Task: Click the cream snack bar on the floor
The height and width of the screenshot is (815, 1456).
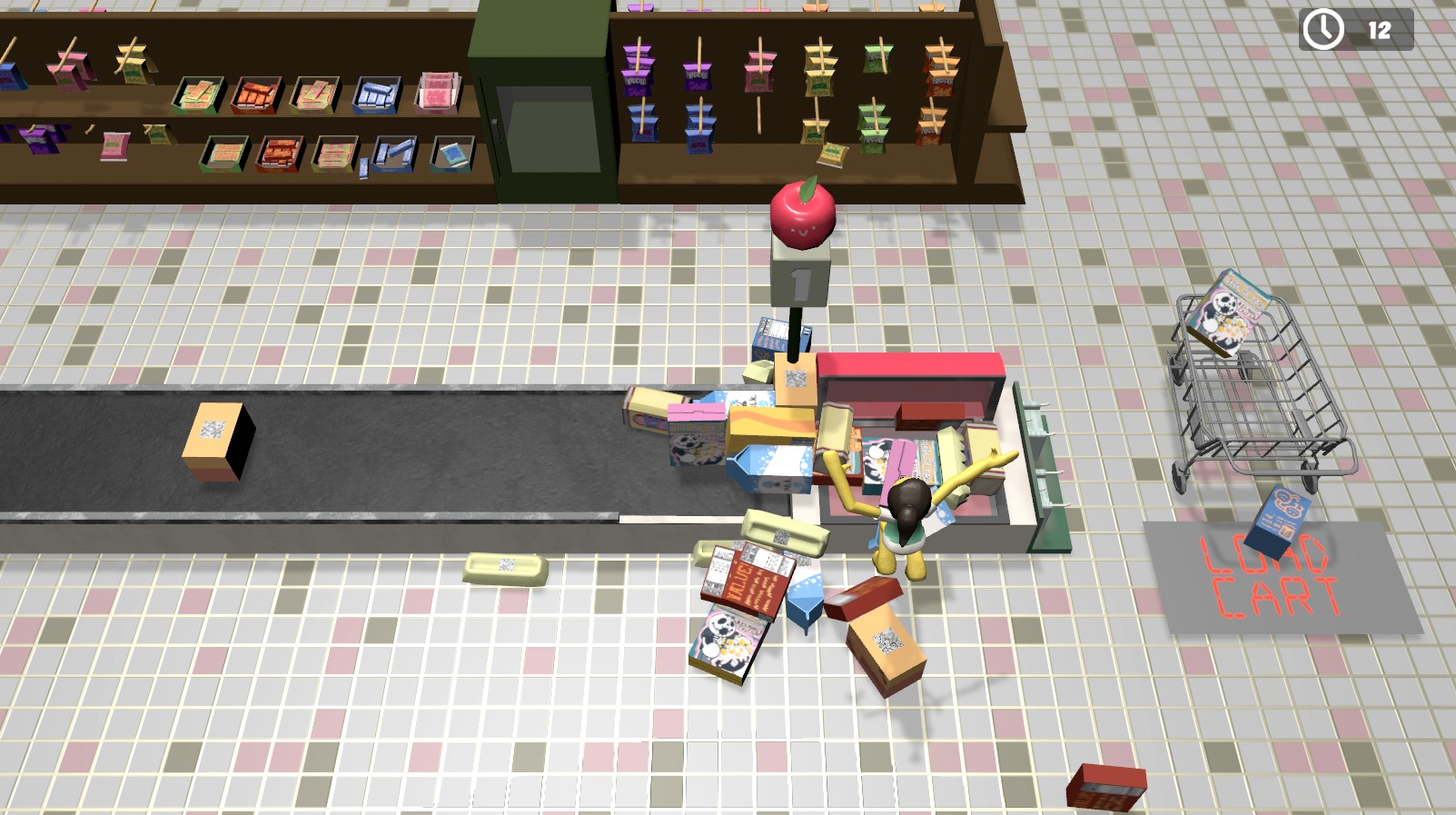Action: point(503,569)
